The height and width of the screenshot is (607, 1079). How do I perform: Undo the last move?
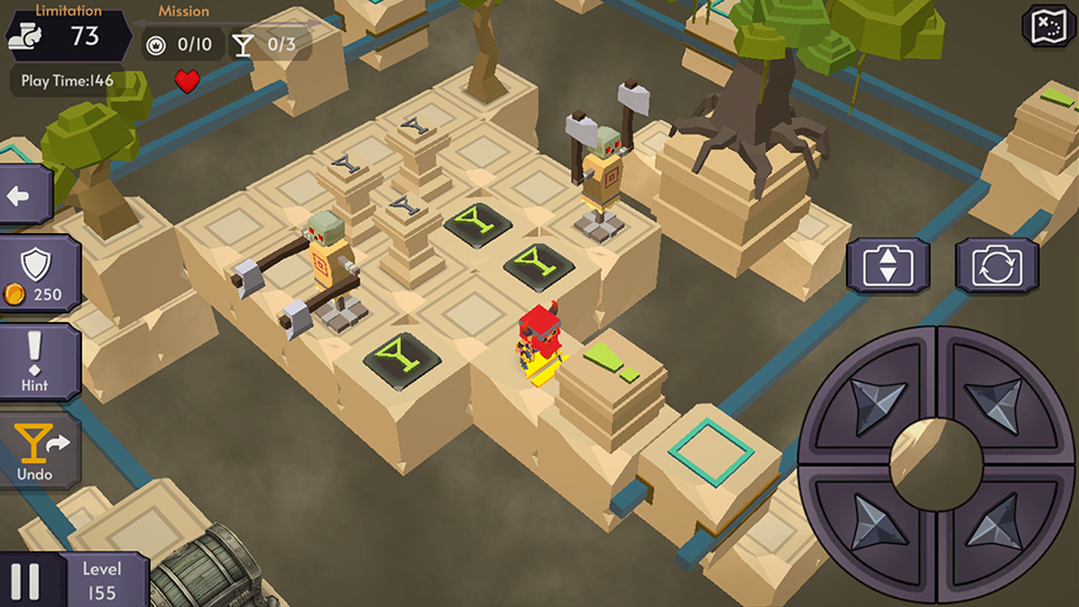click(x=38, y=452)
